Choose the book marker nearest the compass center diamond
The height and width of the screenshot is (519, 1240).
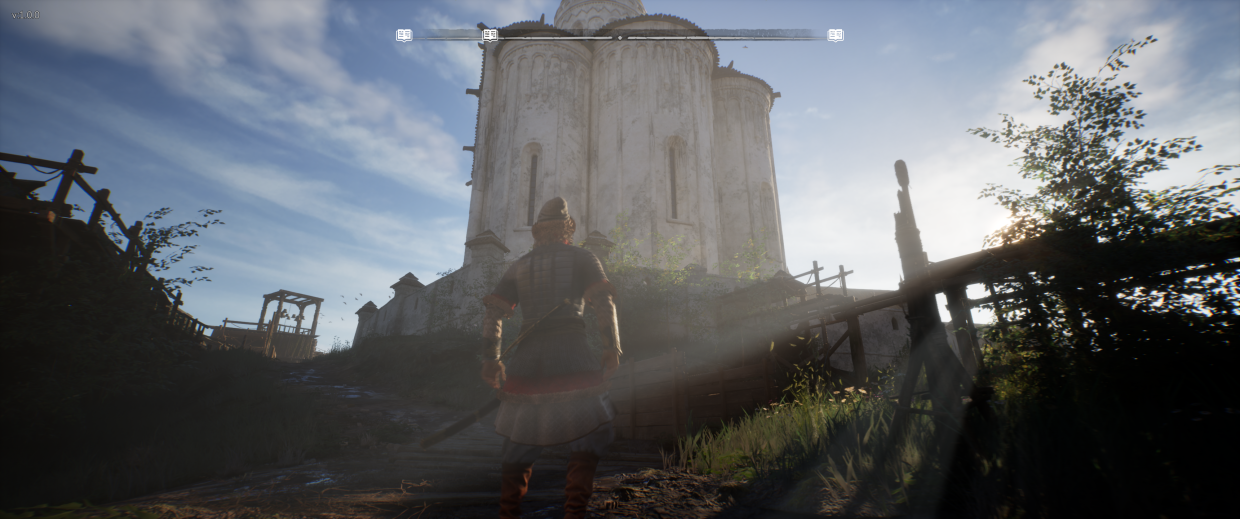(x=490, y=35)
